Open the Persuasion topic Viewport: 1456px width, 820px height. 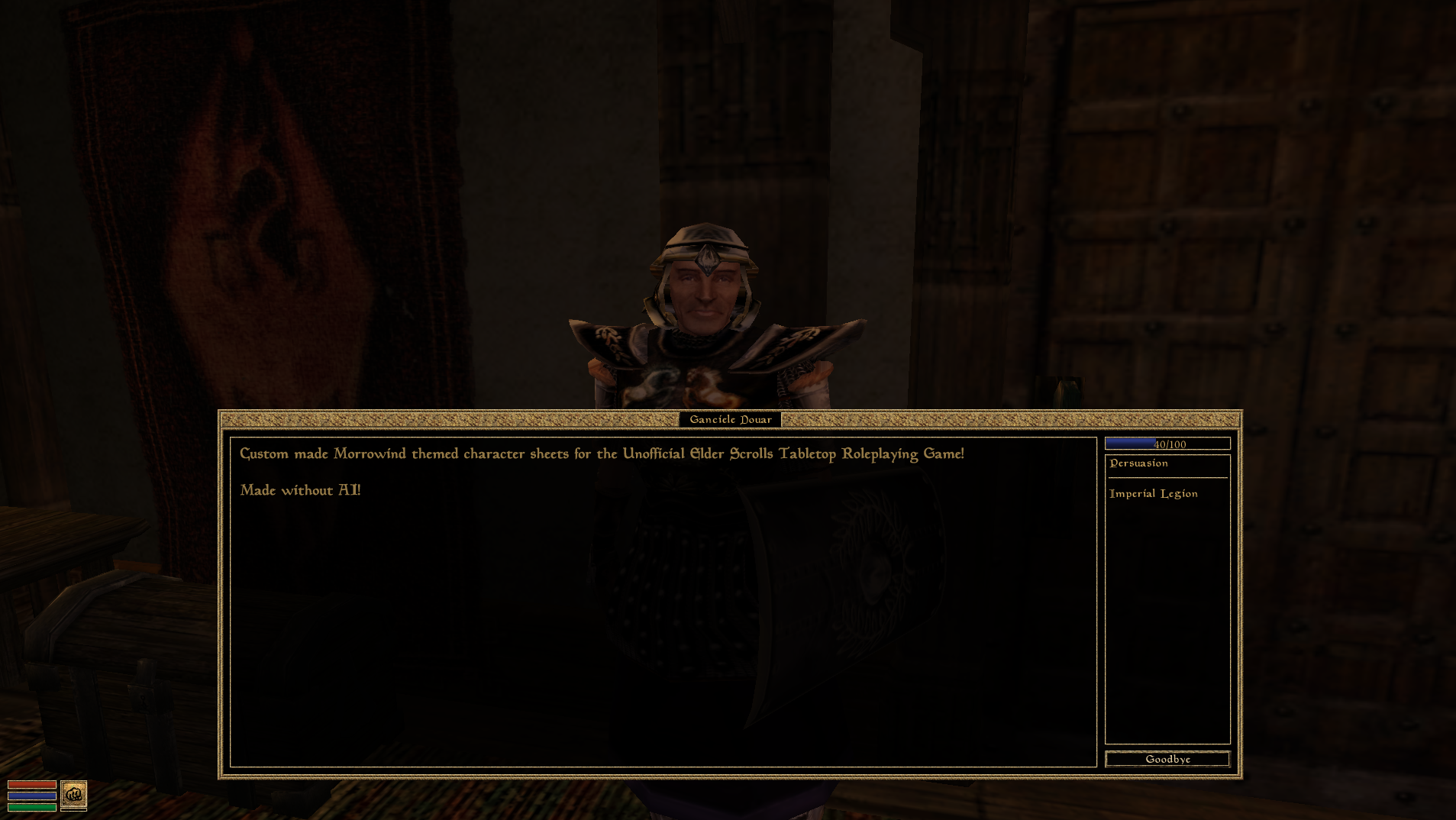(1138, 463)
